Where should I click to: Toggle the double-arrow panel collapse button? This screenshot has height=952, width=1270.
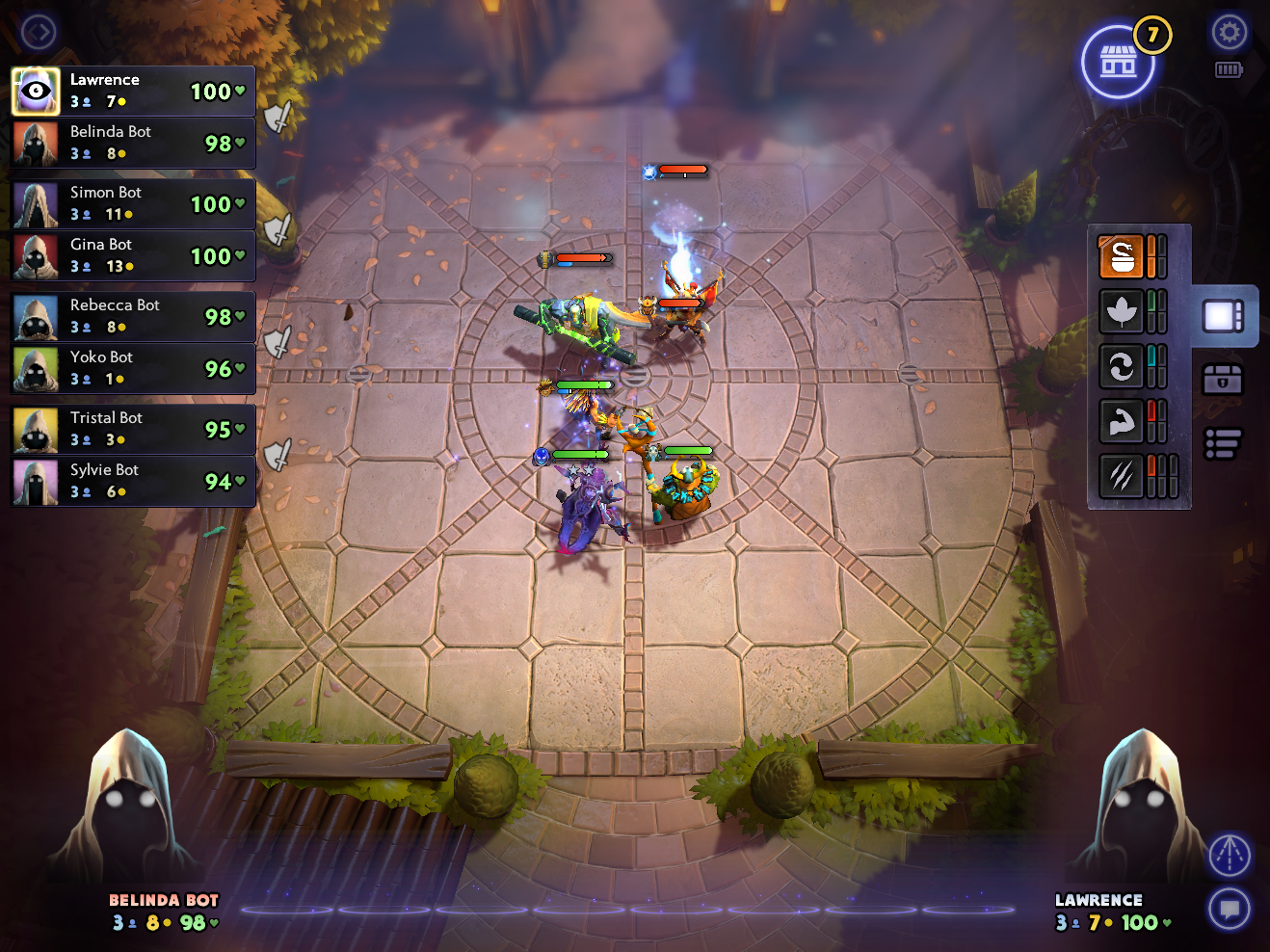(x=39, y=33)
